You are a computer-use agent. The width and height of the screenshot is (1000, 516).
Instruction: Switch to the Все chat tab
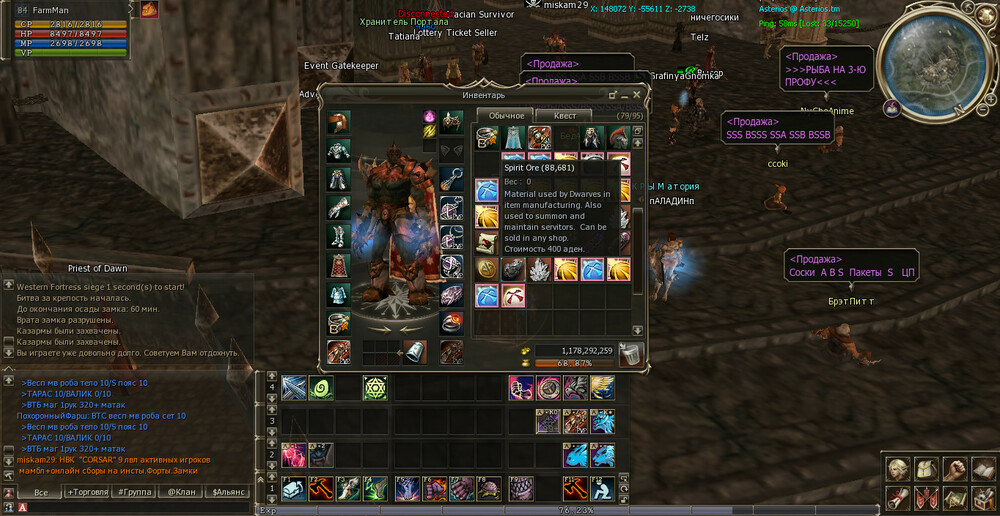click(x=41, y=492)
